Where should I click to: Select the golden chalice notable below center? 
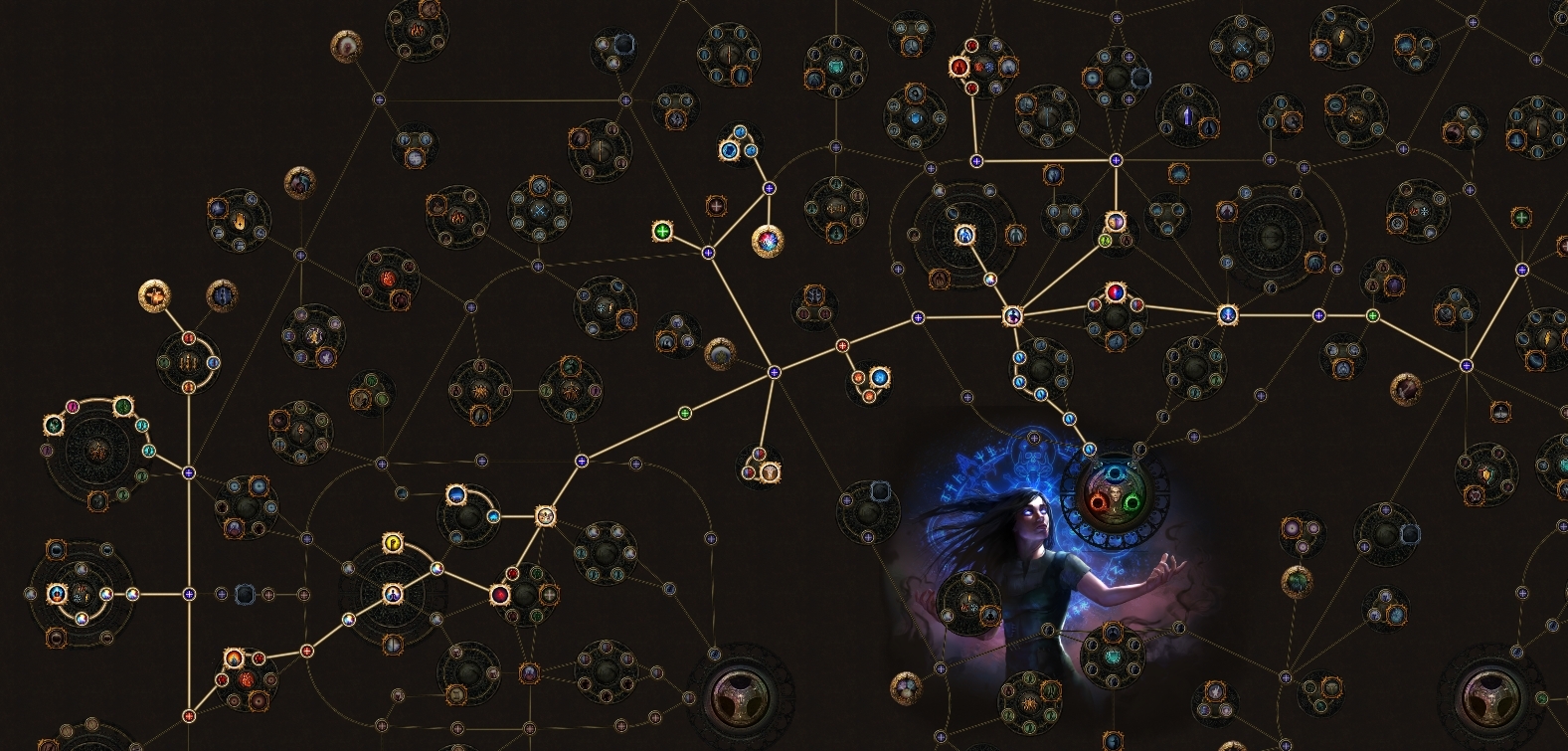771,473
